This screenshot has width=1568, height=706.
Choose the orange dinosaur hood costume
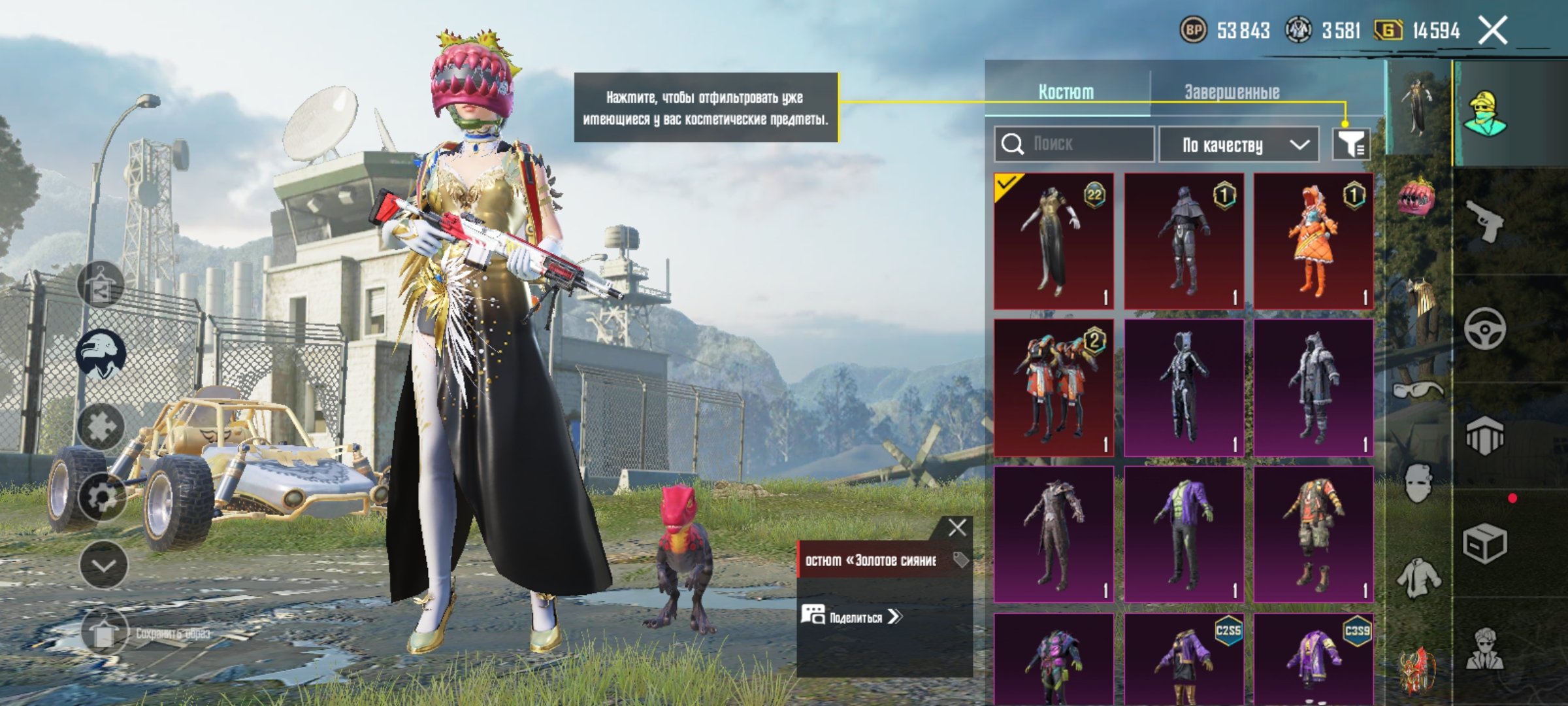point(1313,241)
